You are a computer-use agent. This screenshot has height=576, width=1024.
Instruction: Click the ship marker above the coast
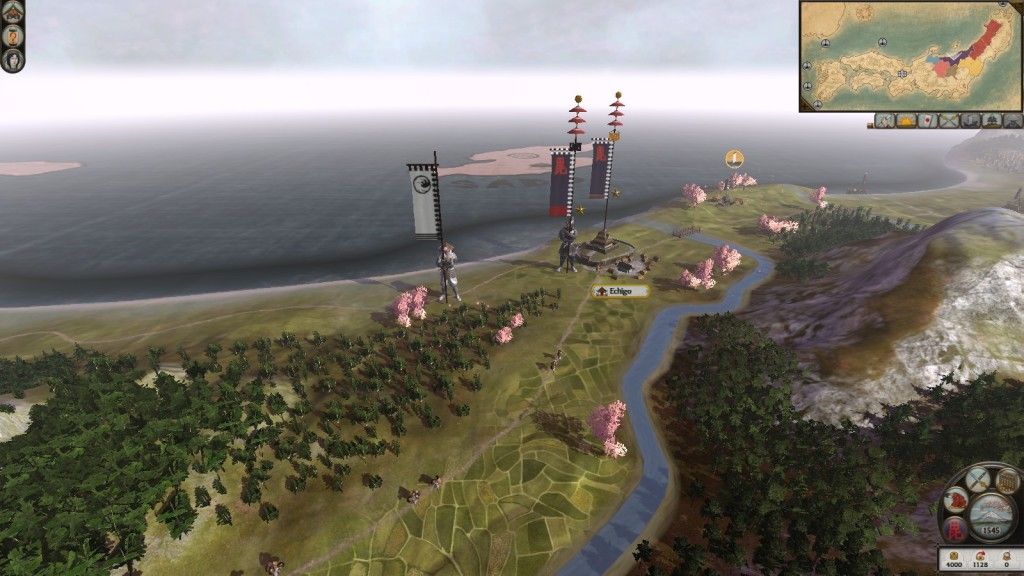734,158
